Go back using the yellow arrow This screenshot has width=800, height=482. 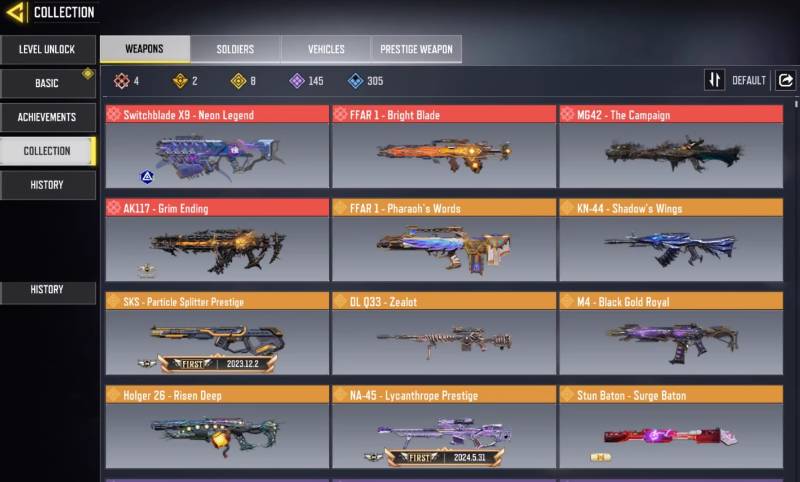[x=15, y=13]
